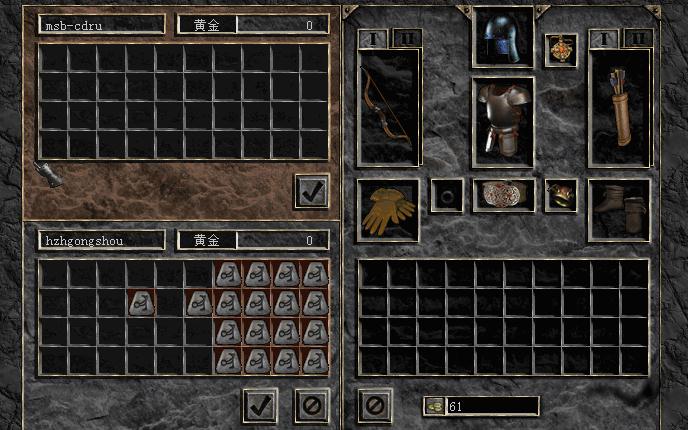This screenshot has height=430, width=688.
Task: Click the dark ring left of the belt
Action: [x=446, y=195]
